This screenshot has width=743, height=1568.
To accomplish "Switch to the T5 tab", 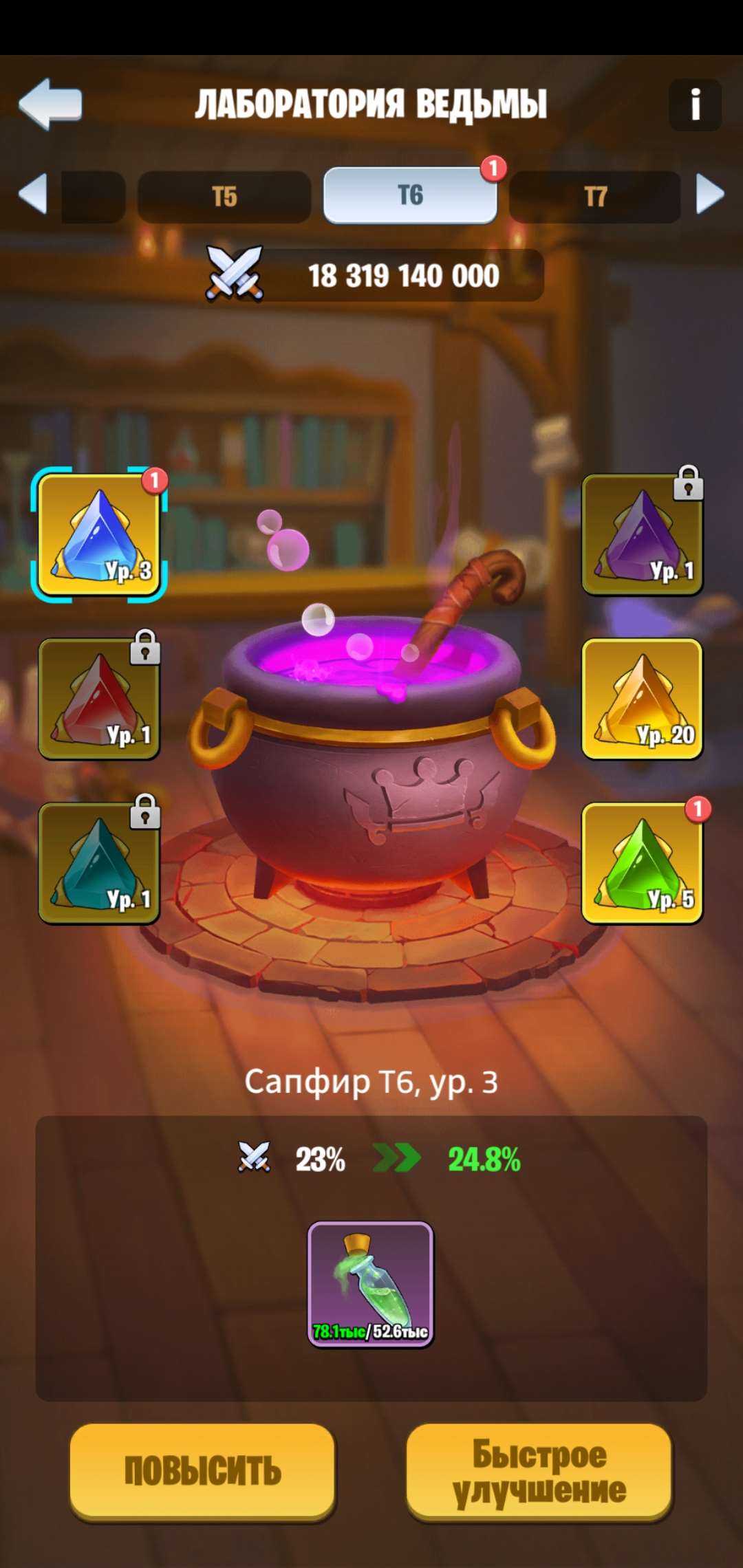I will pos(224,197).
